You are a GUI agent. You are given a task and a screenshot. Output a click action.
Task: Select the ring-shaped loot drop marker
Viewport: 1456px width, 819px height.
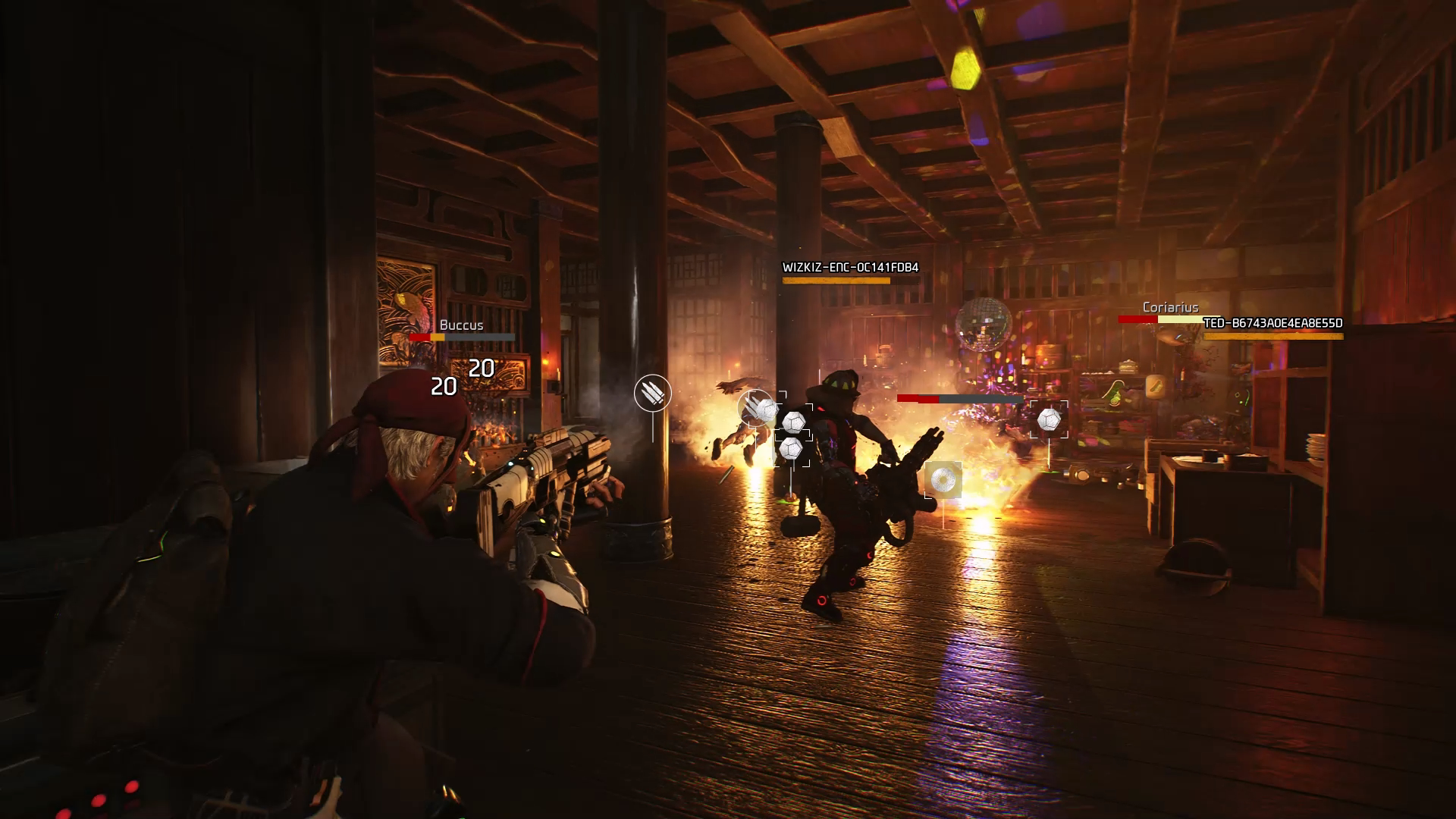tap(943, 480)
